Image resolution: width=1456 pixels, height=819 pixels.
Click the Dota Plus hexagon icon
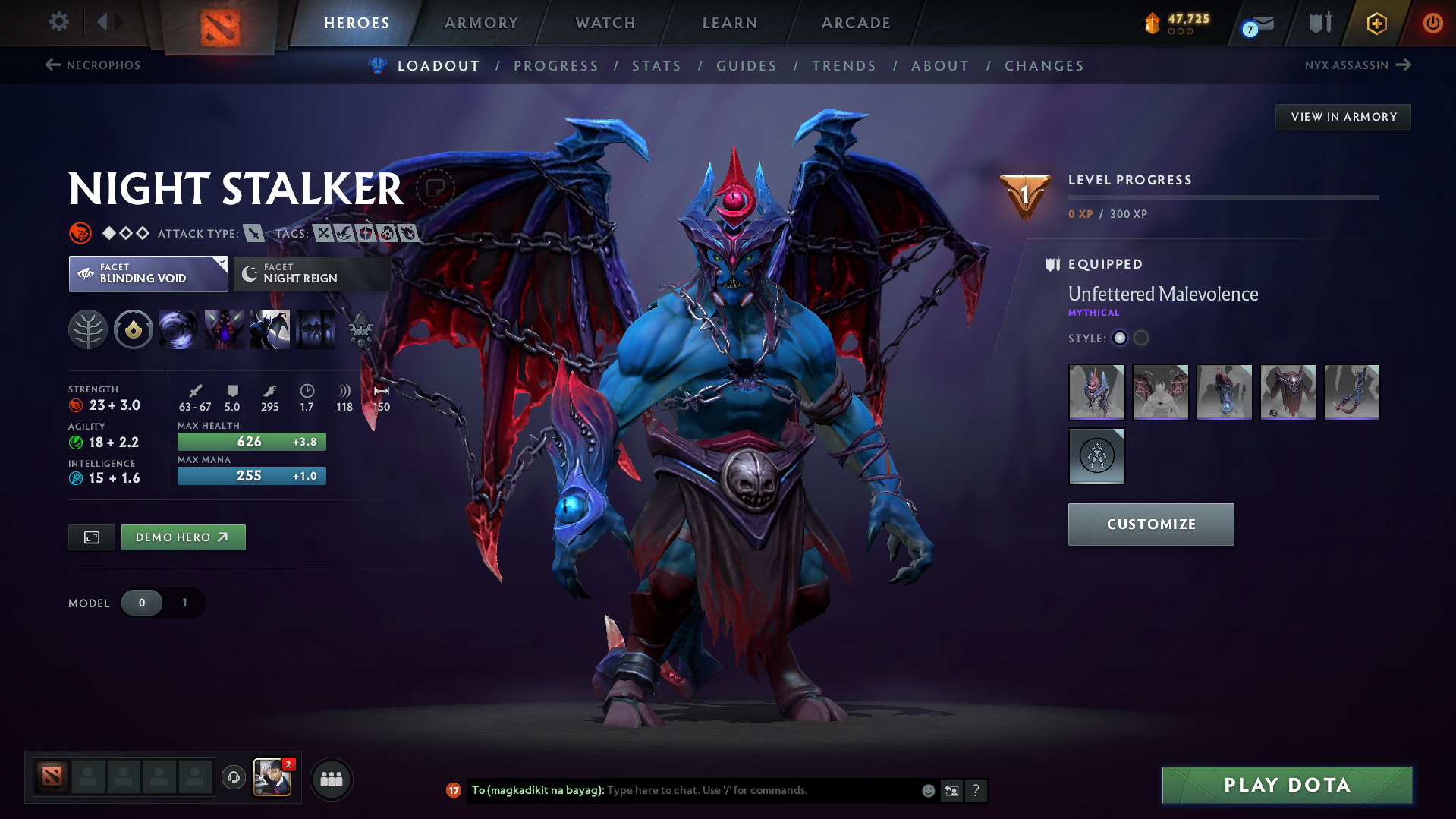(1375, 23)
